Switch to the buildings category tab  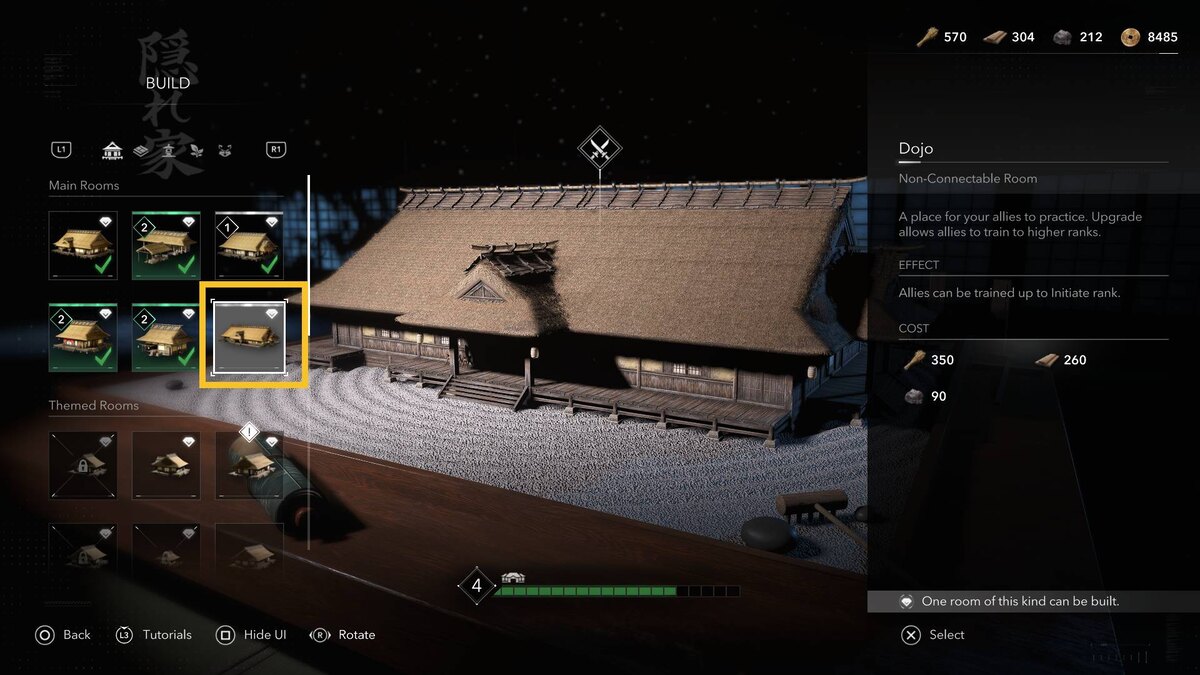point(112,150)
